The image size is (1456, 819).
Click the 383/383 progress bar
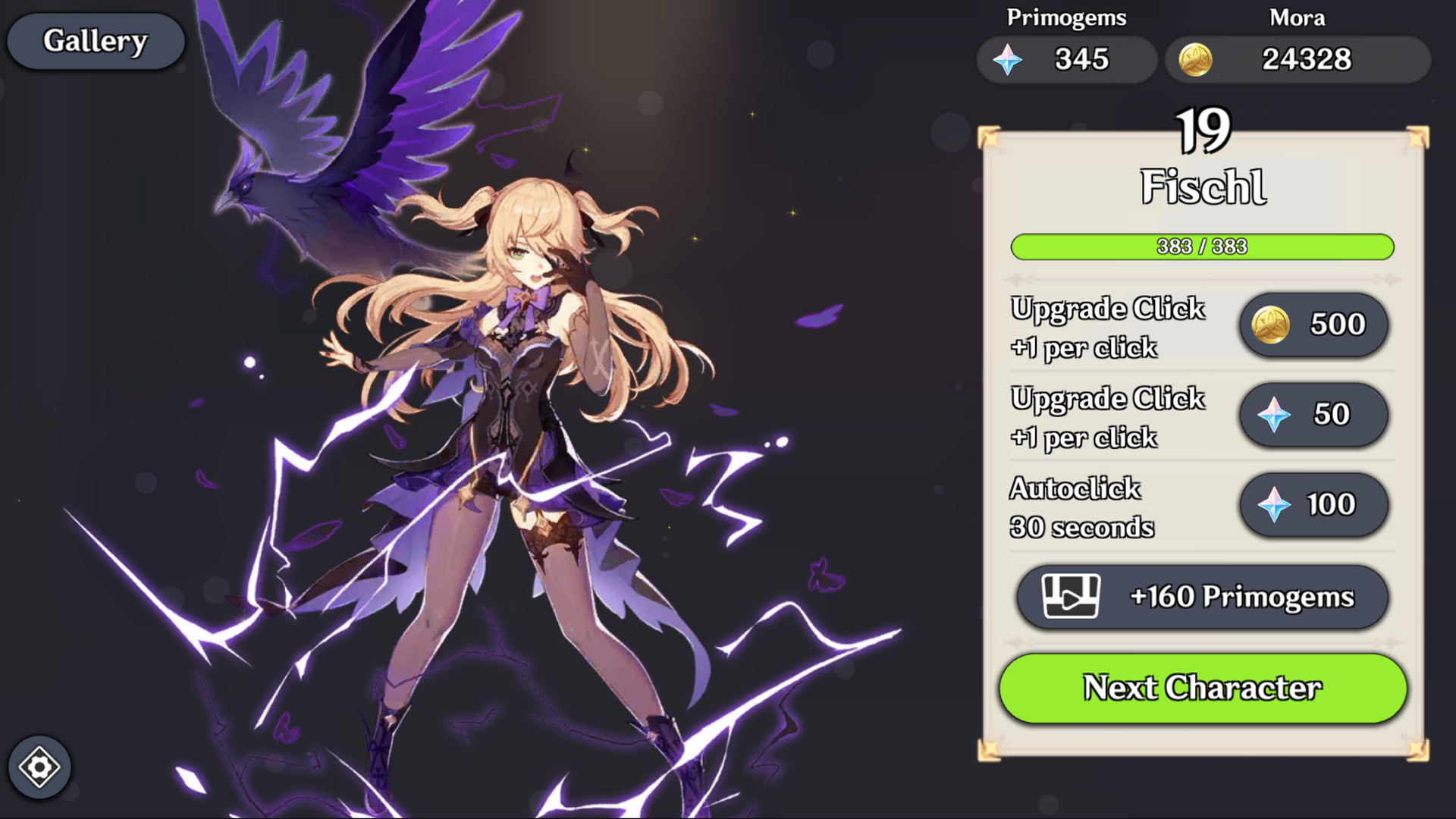click(1204, 246)
